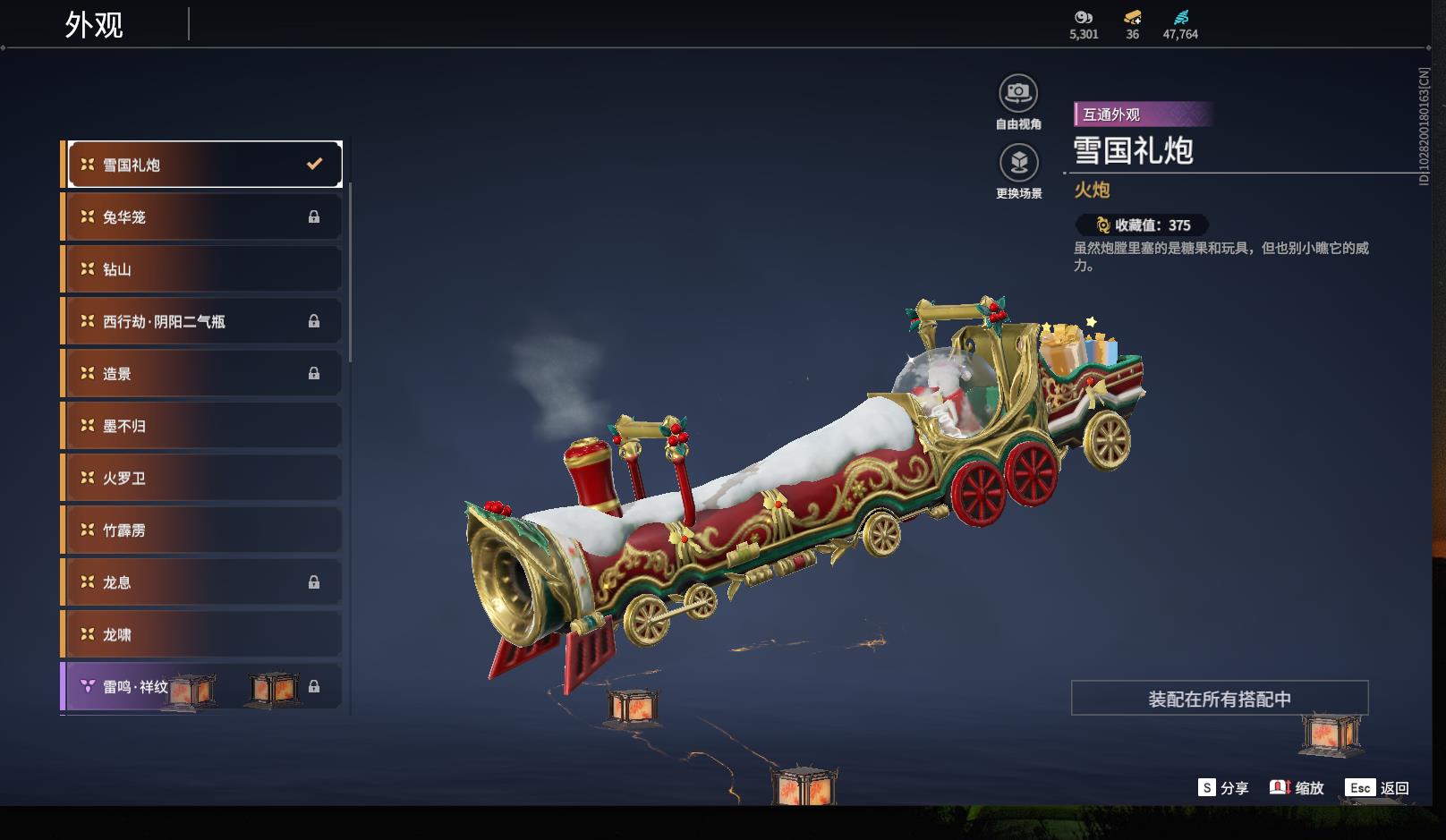The width and height of the screenshot is (1446, 840).
Task: Select the 火罗卫 skin
Action: point(204,478)
